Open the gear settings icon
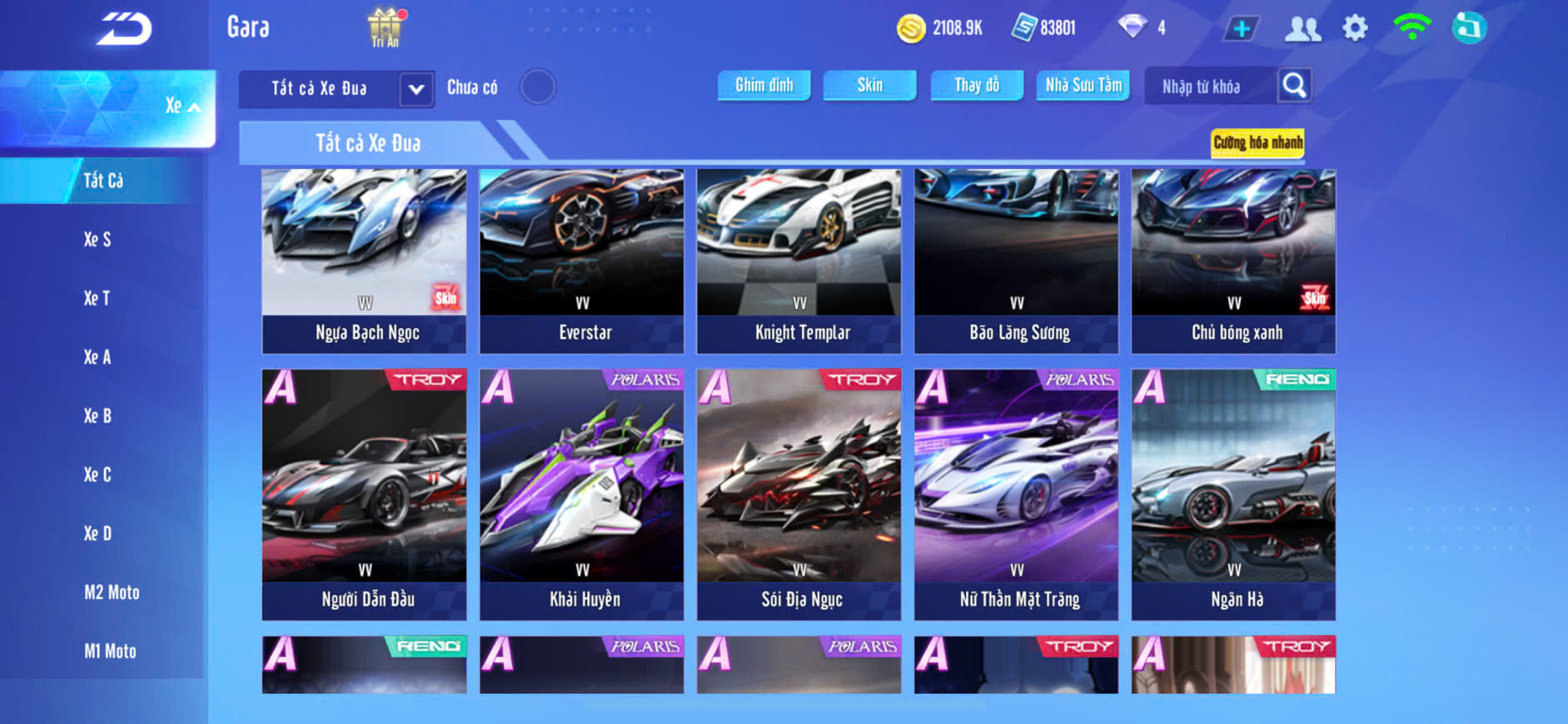 pos(1355,28)
